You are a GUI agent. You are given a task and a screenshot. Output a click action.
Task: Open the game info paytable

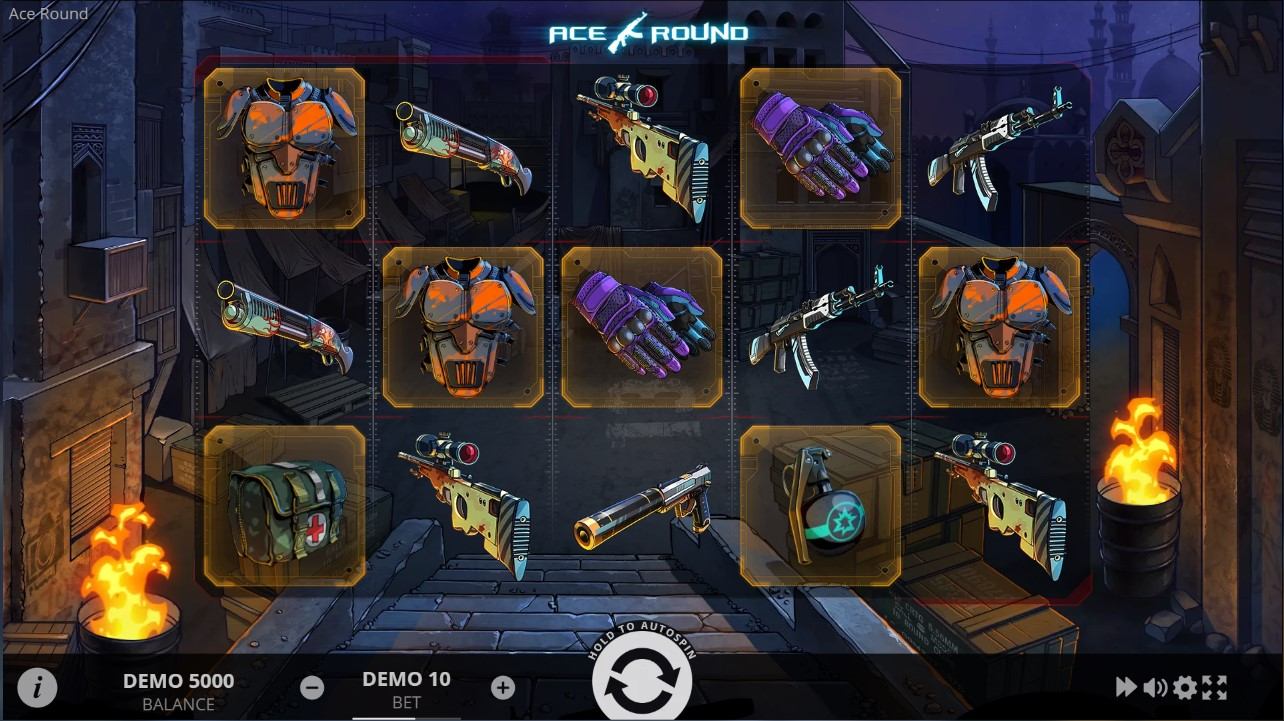pos(37,687)
